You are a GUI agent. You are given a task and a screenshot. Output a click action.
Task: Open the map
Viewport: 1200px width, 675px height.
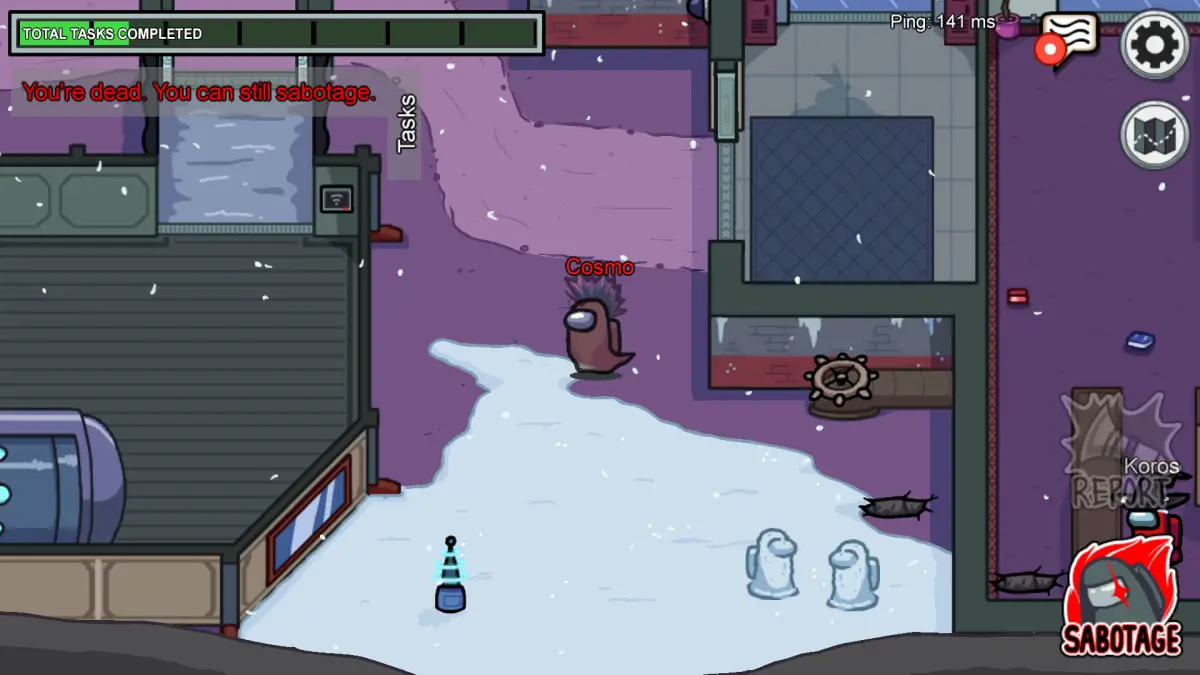(1154, 134)
